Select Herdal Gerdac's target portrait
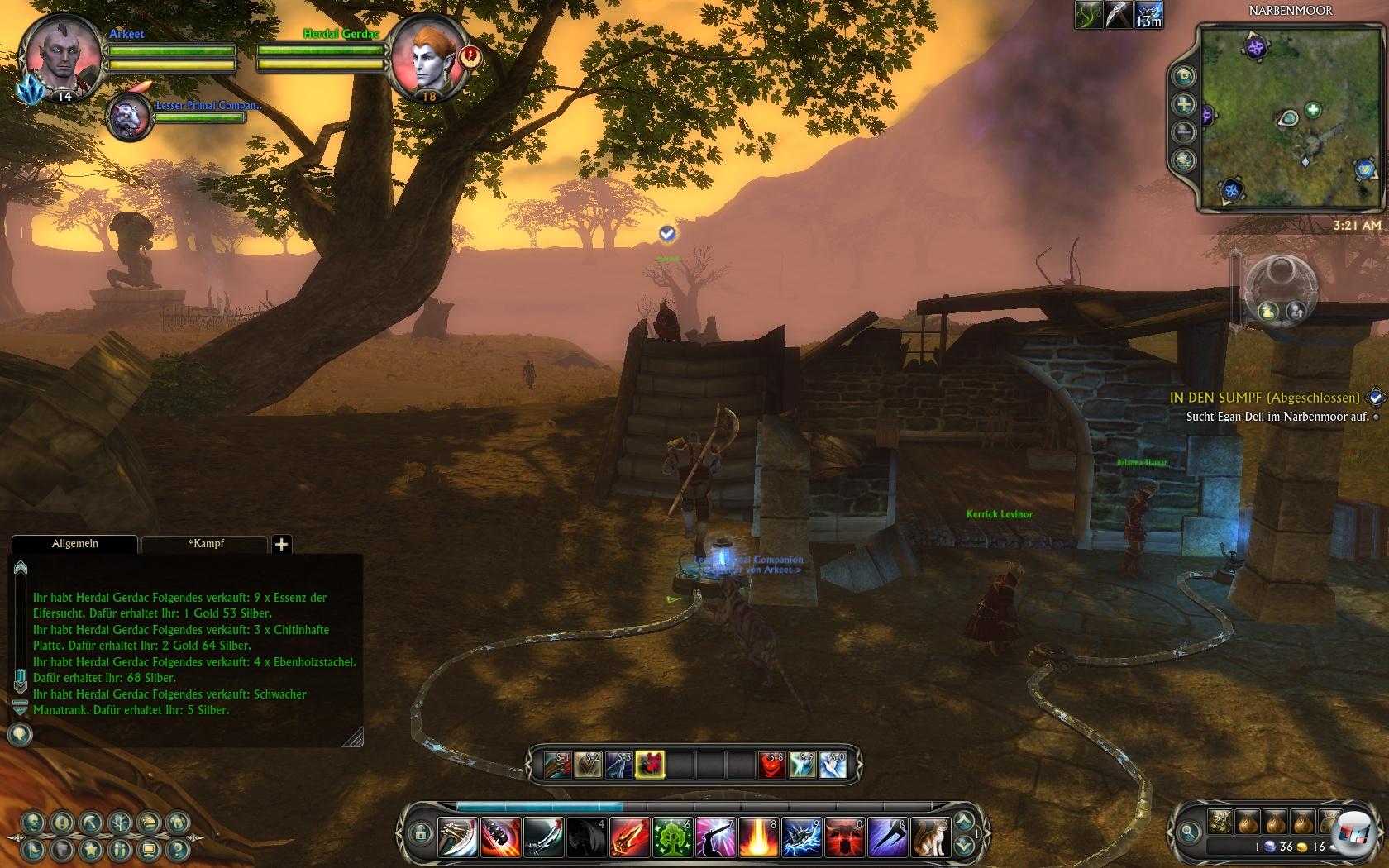 click(x=427, y=58)
